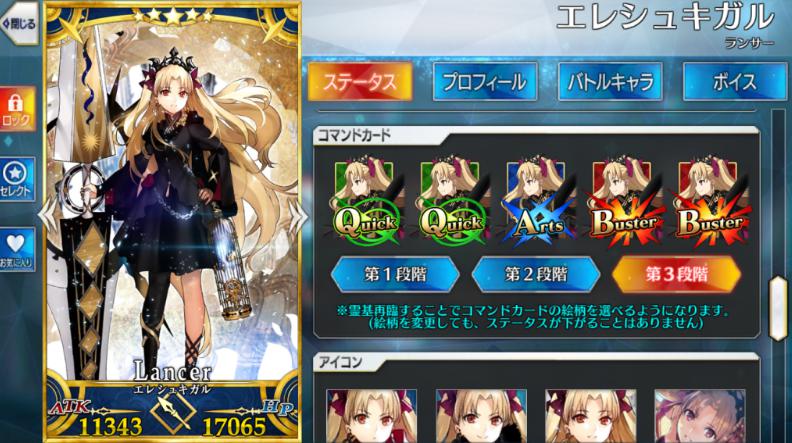View next servant with right arrow
The image size is (792, 443).
point(298,215)
